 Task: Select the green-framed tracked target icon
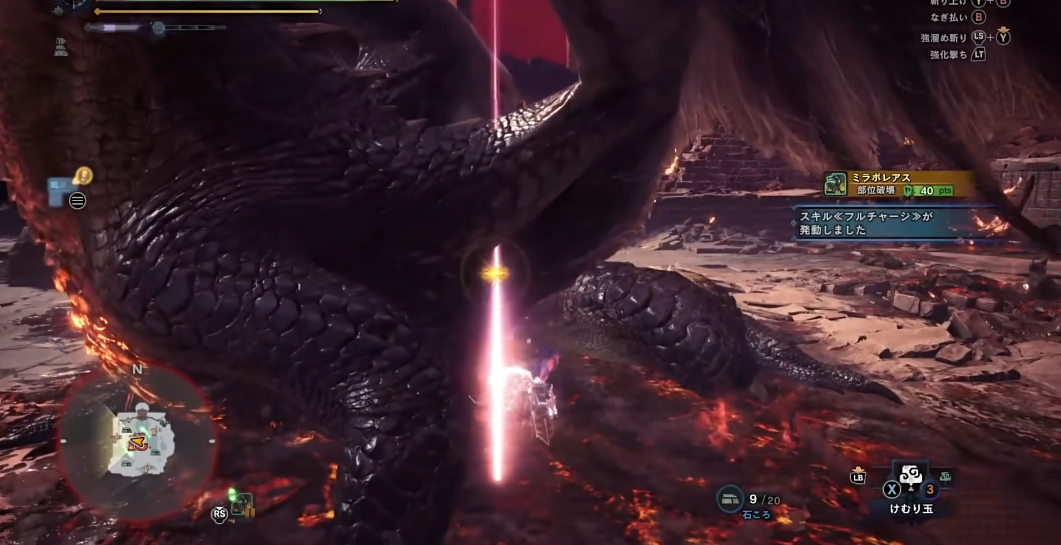coord(241,505)
